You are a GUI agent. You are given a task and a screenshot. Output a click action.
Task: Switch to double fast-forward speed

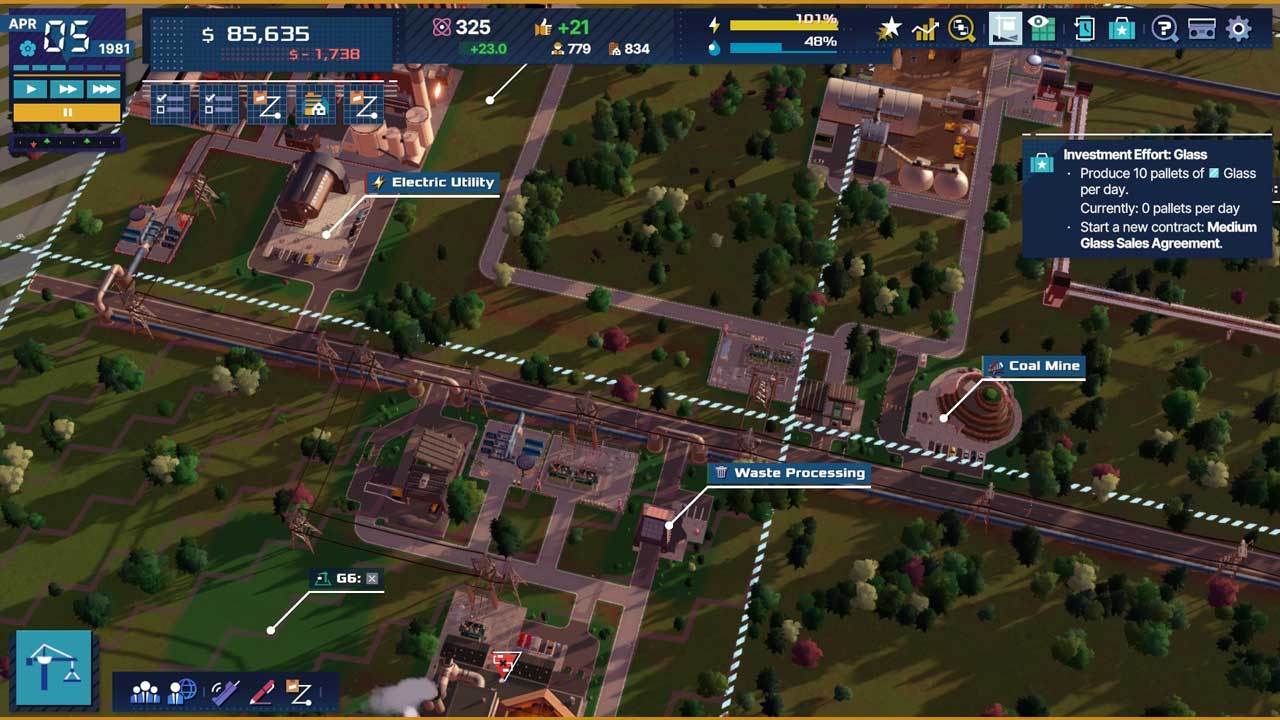[67, 89]
